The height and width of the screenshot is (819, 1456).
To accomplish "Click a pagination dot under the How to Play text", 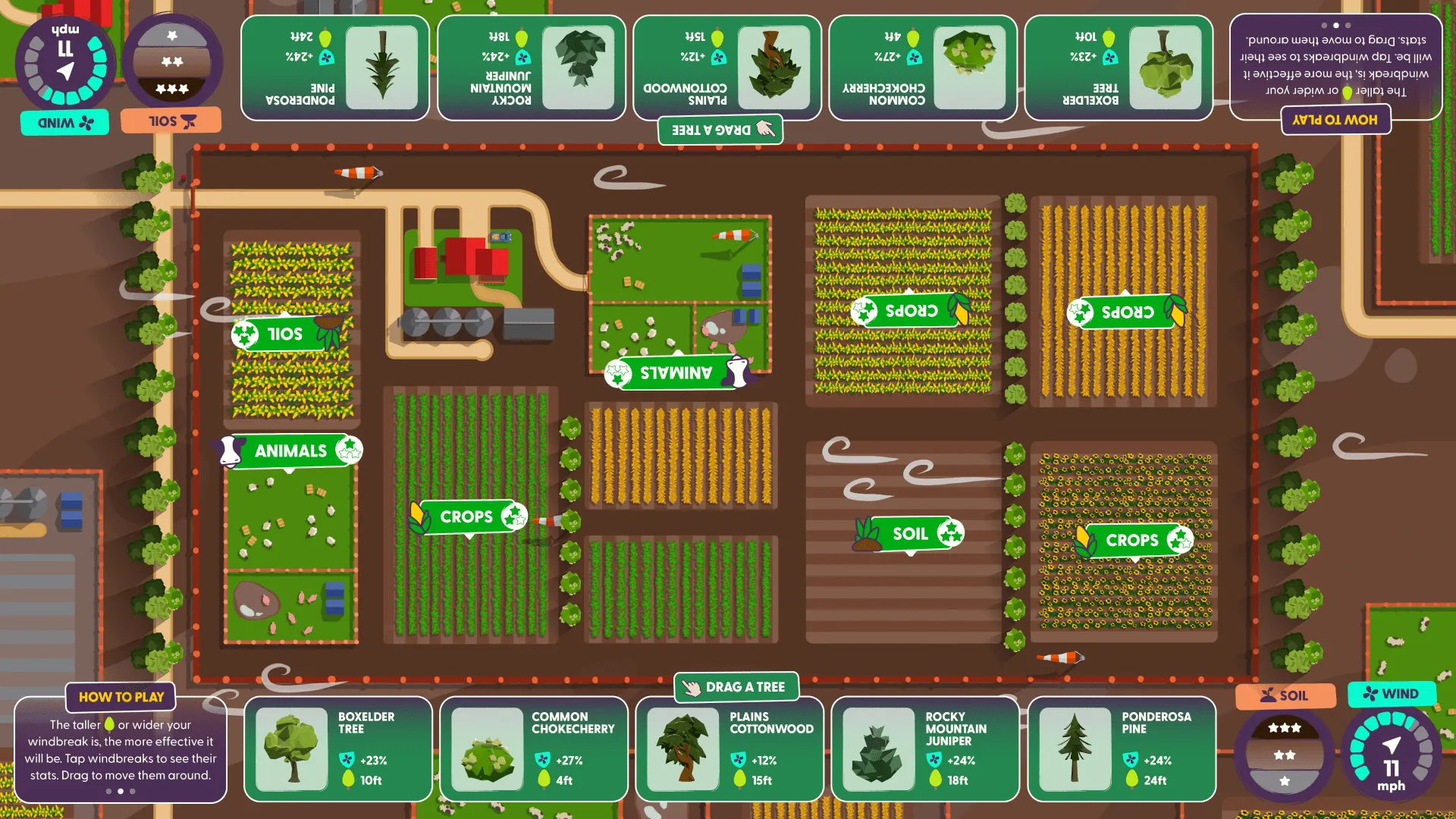I will pos(120,791).
